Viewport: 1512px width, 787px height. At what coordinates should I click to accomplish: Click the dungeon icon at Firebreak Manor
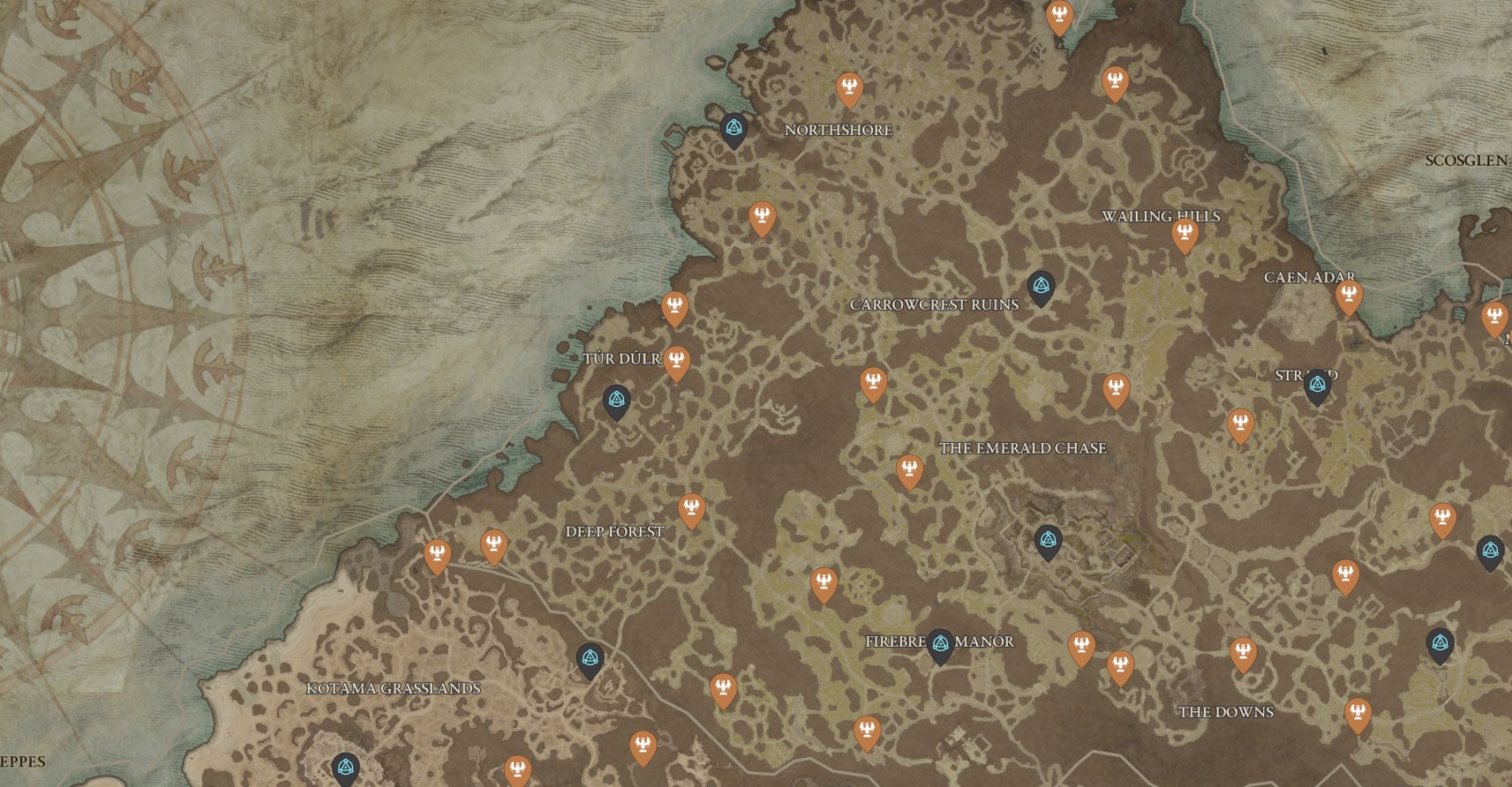[939, 642]
